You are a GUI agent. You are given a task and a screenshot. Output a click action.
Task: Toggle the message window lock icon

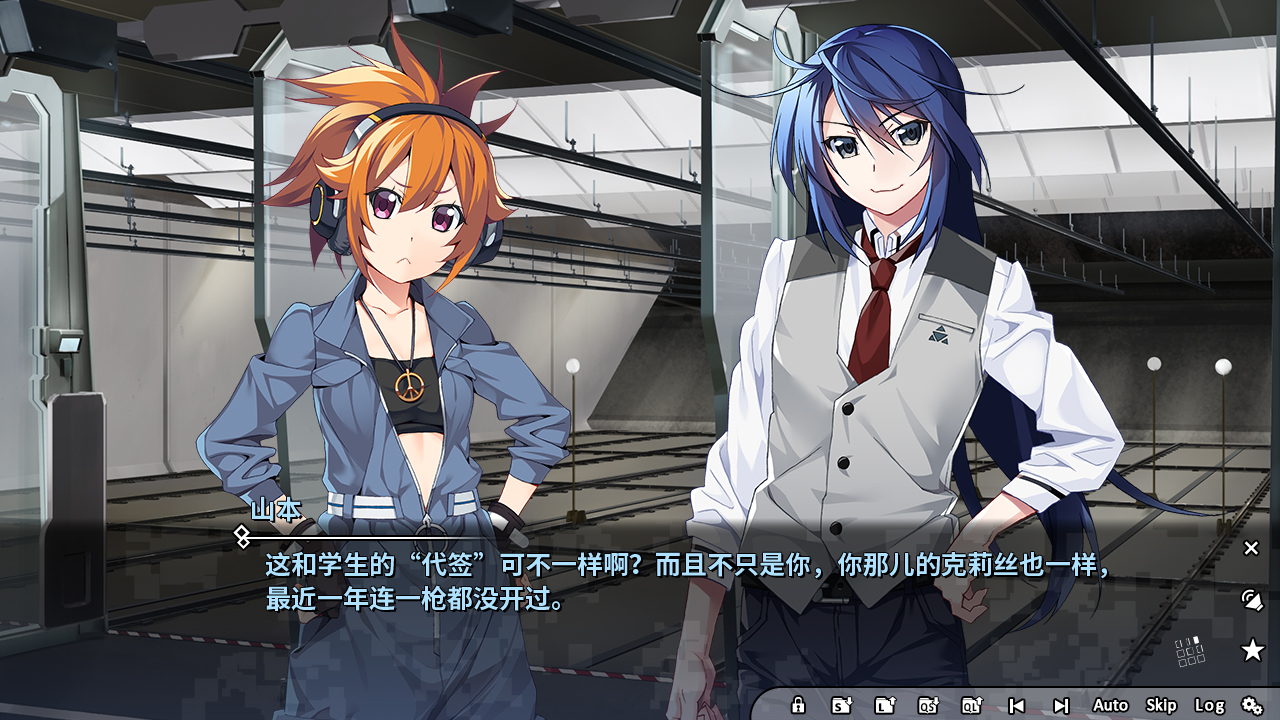(798, 705)
